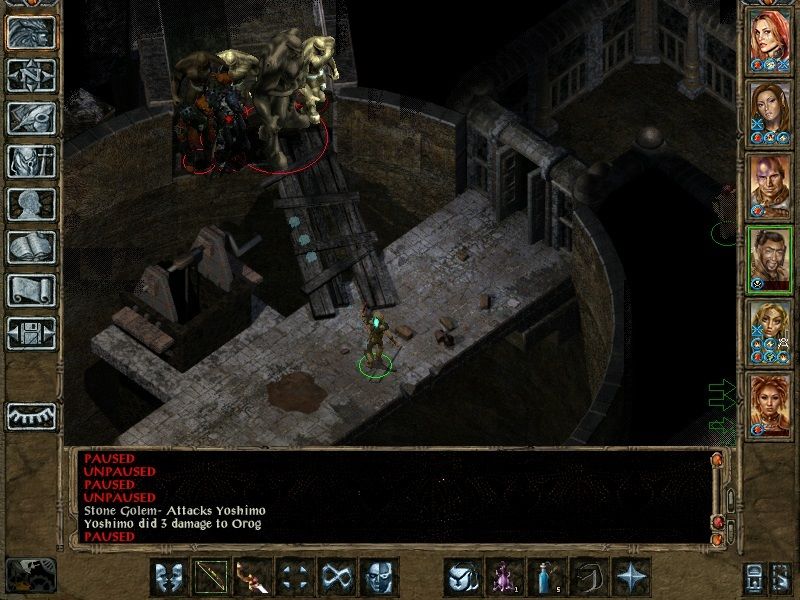Use the blue potion quick item
This screenshot has height=600, width=800.
[x=547, y=577]
